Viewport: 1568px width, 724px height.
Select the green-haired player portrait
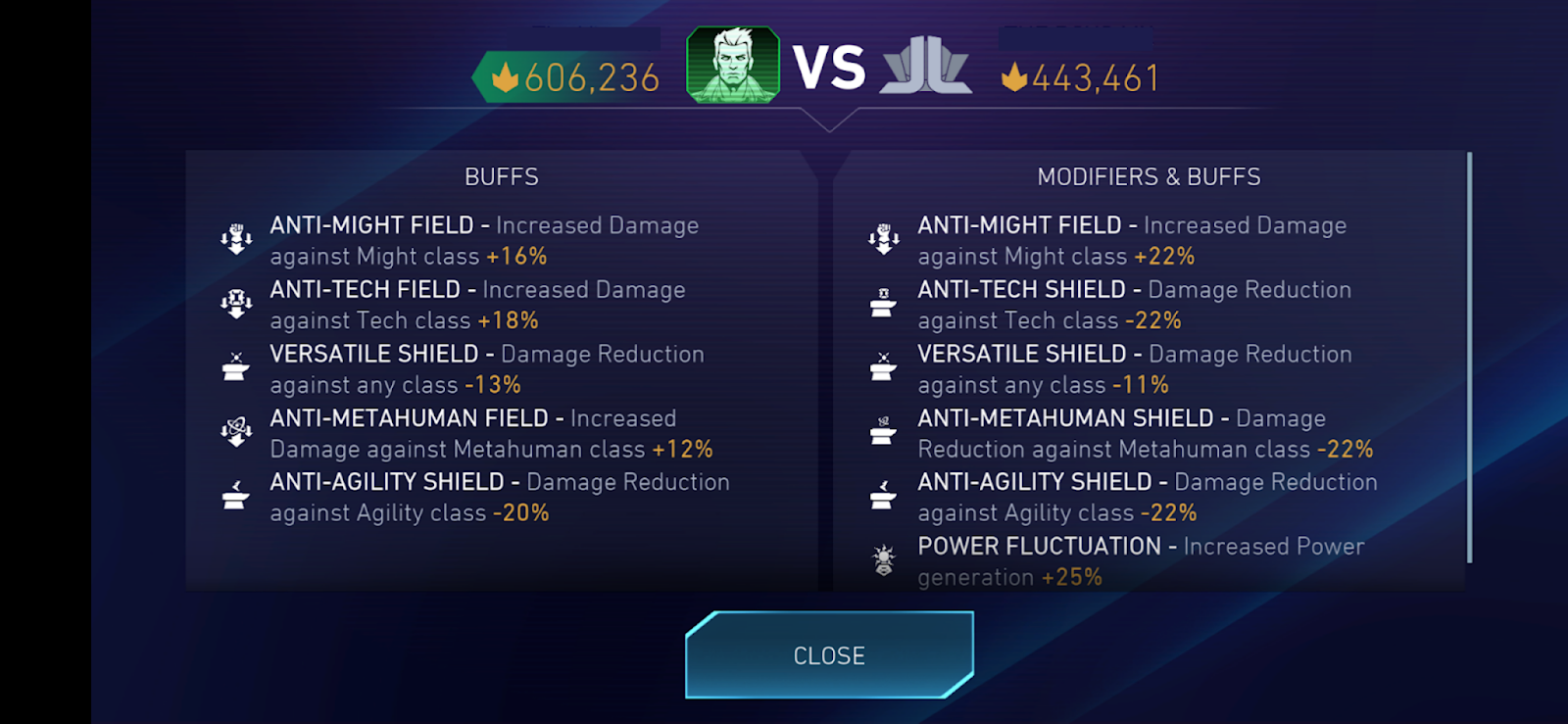click(733, 65)
